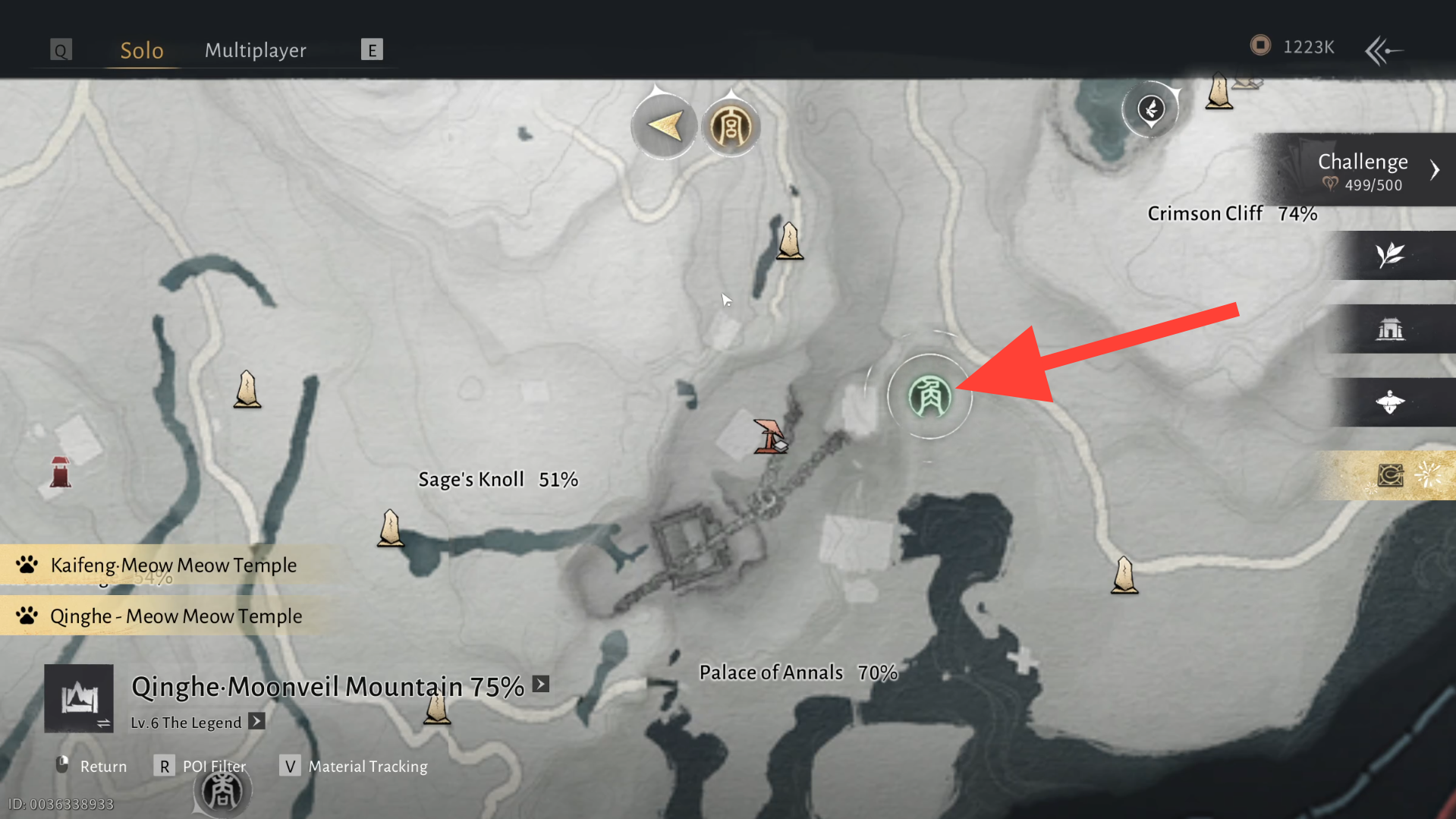The image size is (1456, 819).
Task: Click the leaf sprig side panel button
Action: [1390, 255]
